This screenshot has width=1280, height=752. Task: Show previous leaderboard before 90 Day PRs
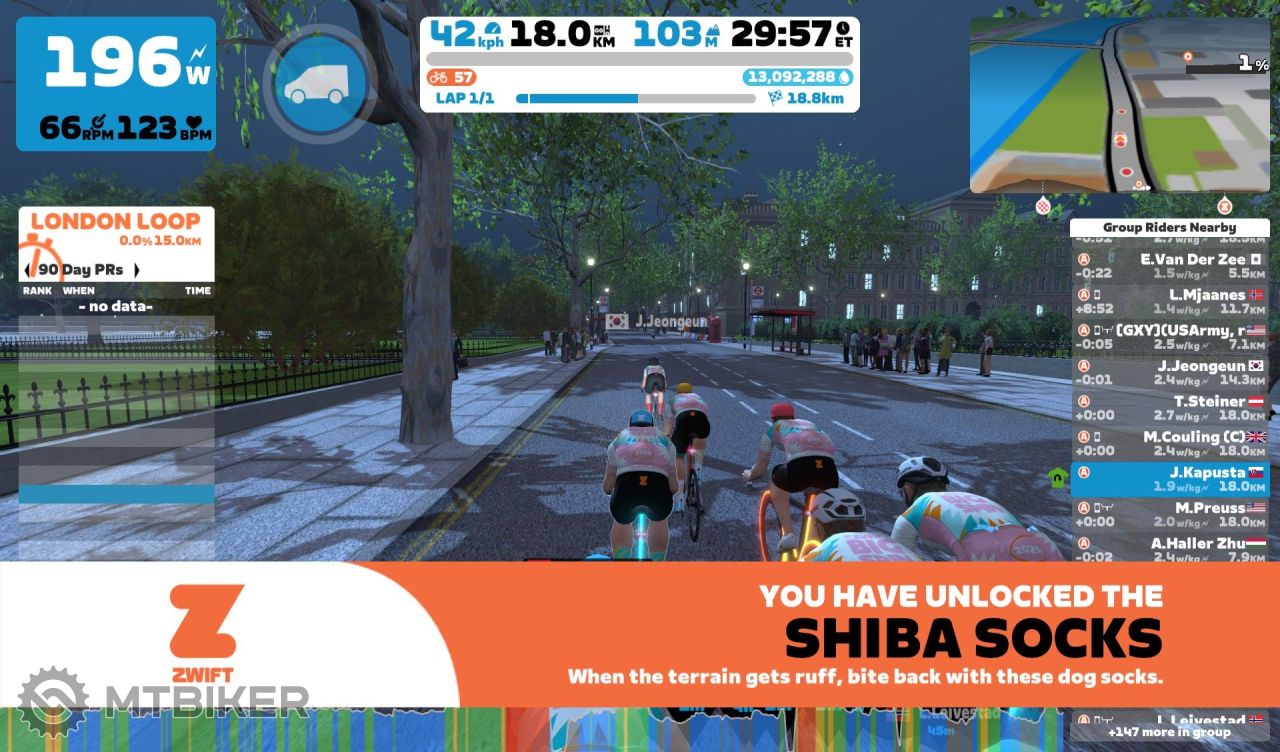click(28, 270)
